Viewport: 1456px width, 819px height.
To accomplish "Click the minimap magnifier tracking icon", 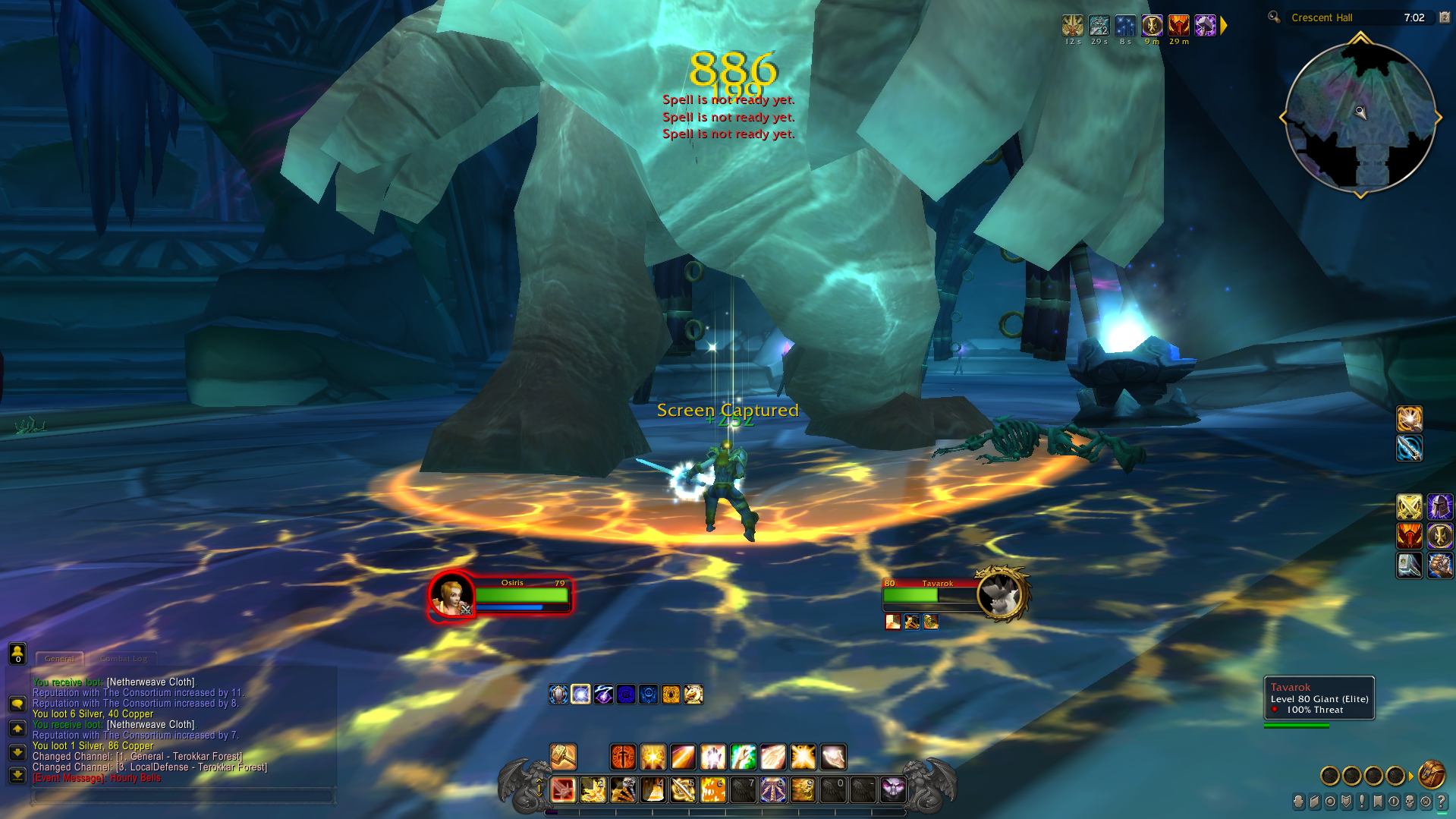I will click(x=1274, y=17).
